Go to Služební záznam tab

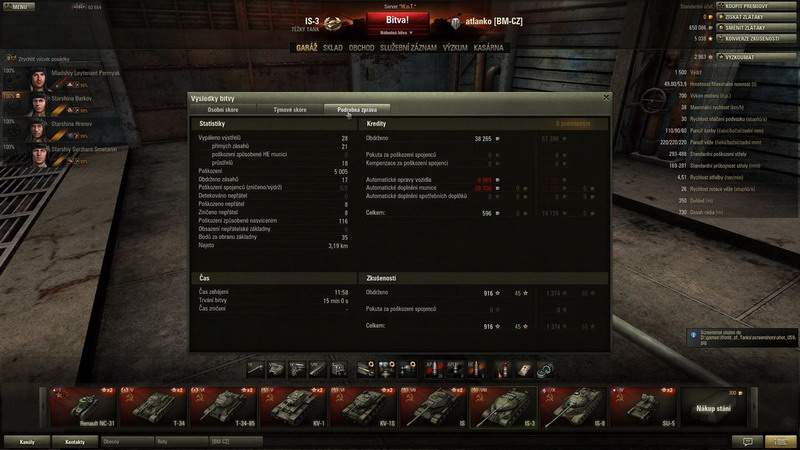click(x=408, y=47)
